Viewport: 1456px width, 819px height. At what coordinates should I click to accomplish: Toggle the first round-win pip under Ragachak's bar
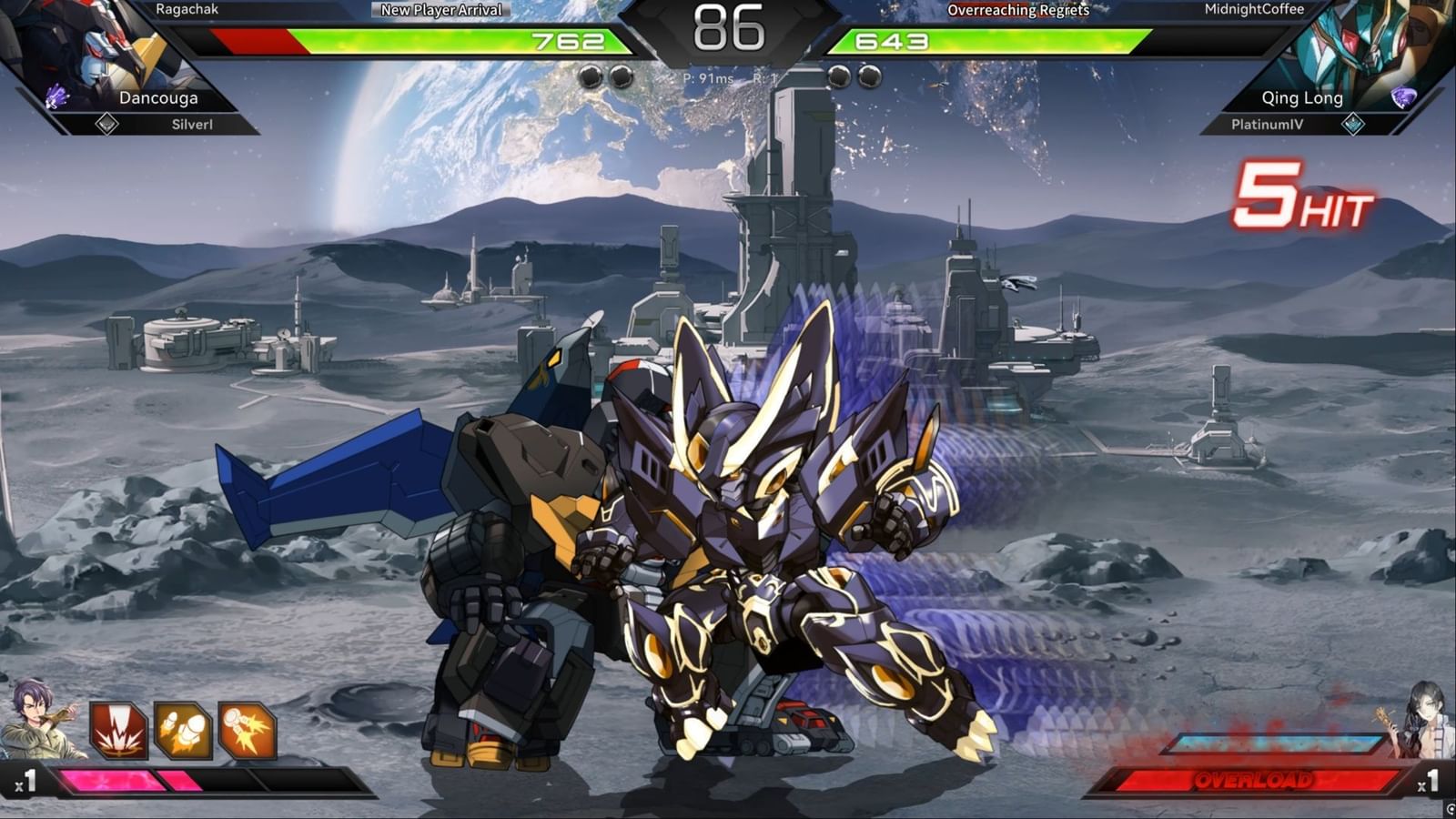pos(591,77)
